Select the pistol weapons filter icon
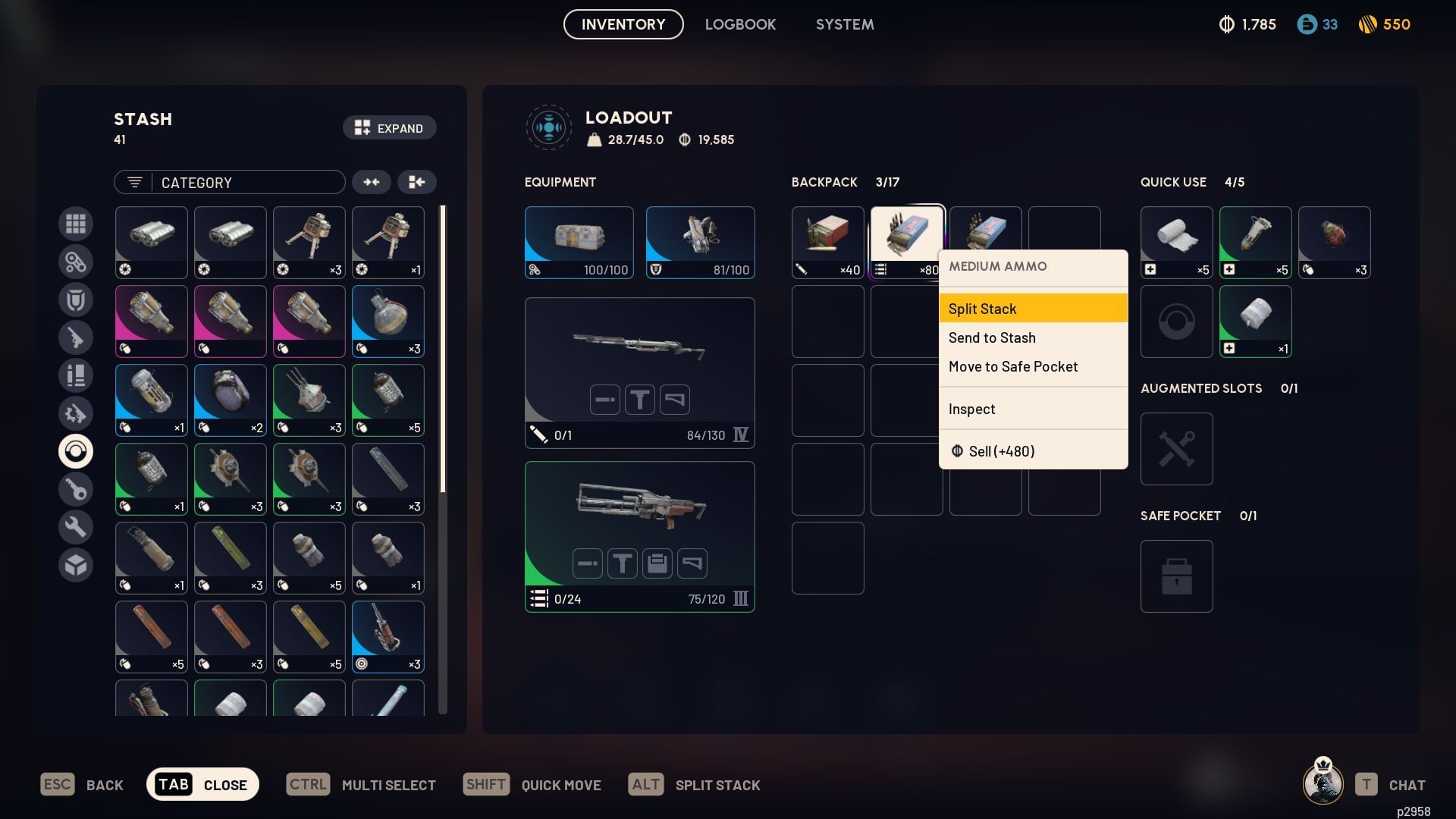This screenshot has height=819, width=1456. tap(76, 337)
